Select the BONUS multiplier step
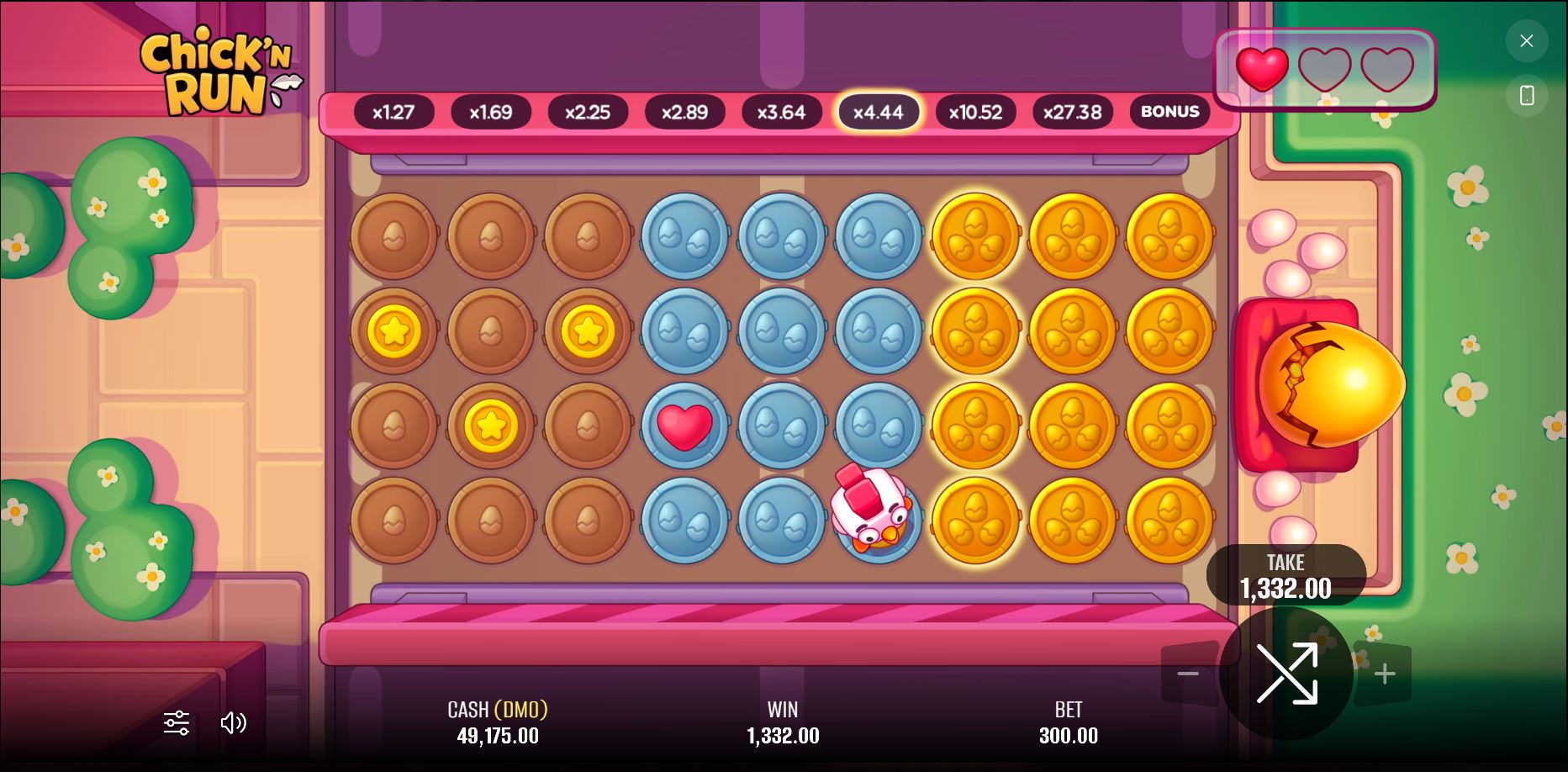The height and width of the screenshot is (772, 1568). [1169, 111]
